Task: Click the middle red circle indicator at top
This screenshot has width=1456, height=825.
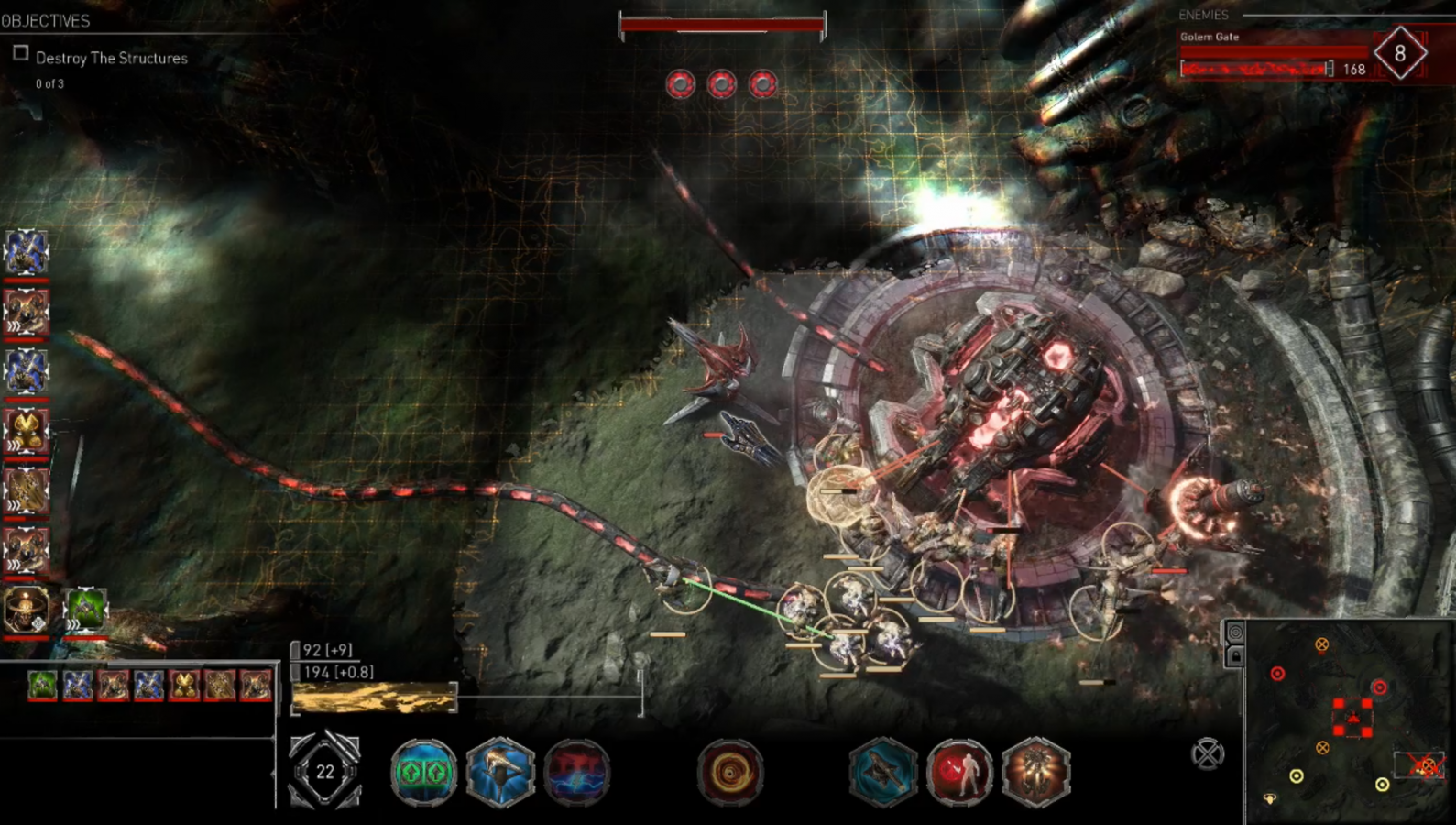Action: (721, 84)
